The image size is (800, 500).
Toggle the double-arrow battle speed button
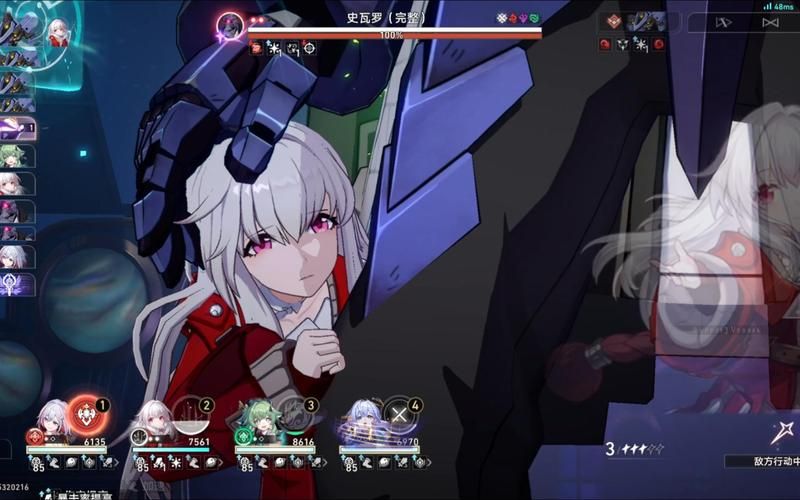(x=724, y=22)
